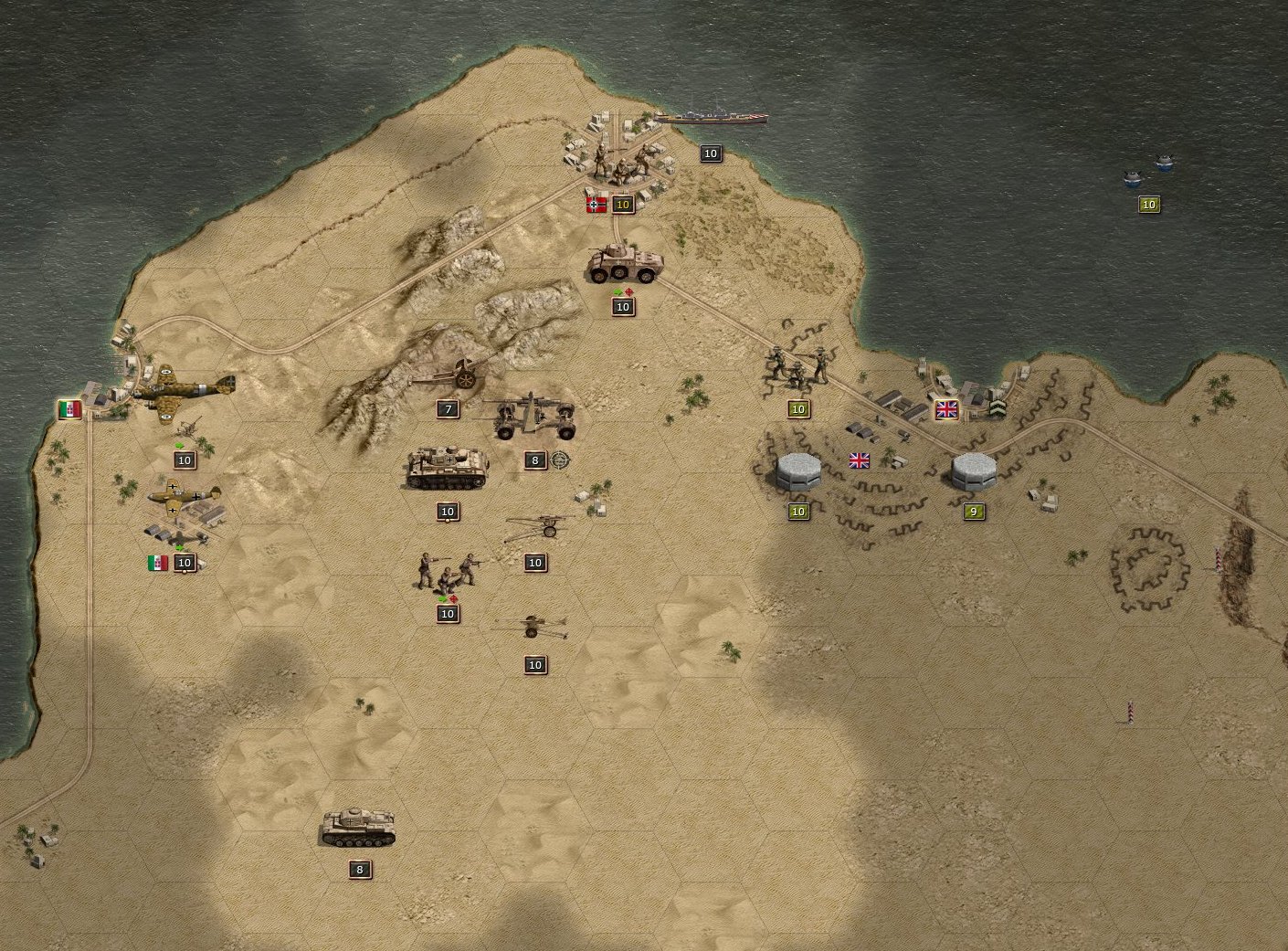Select the warship off the northern coast
Image resolution: width=1288 pixels, height=951 pixels.
[x=711, y=118]
